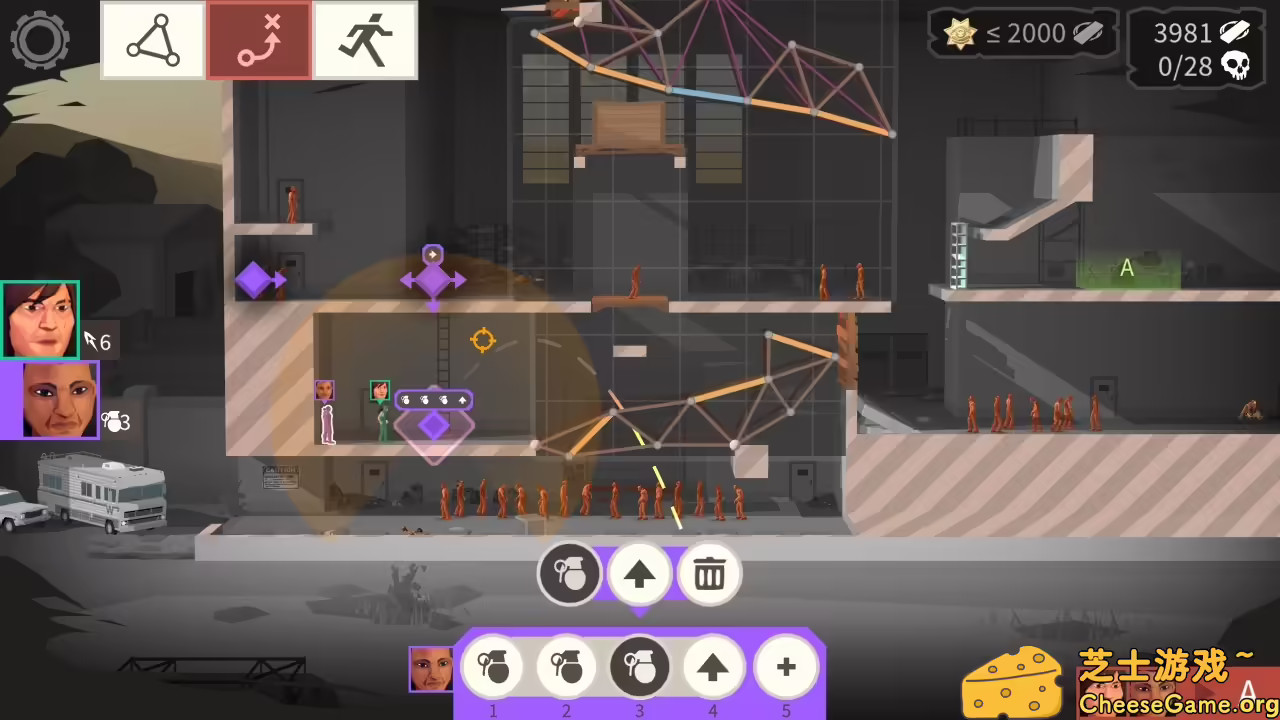Select the green-bordered character portrait
Viewport: 1280px width, 720px height.
tap(40, 318)
